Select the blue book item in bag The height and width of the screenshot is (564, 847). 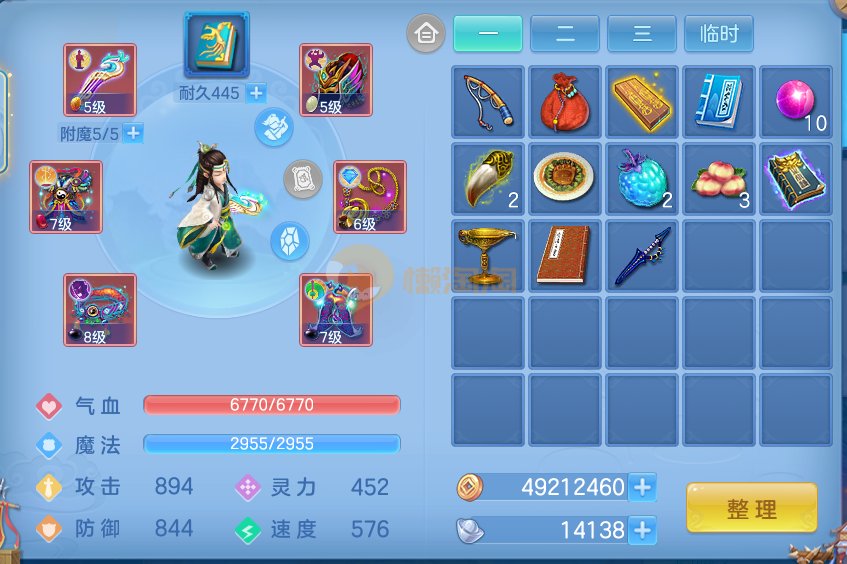click(718, 102)
